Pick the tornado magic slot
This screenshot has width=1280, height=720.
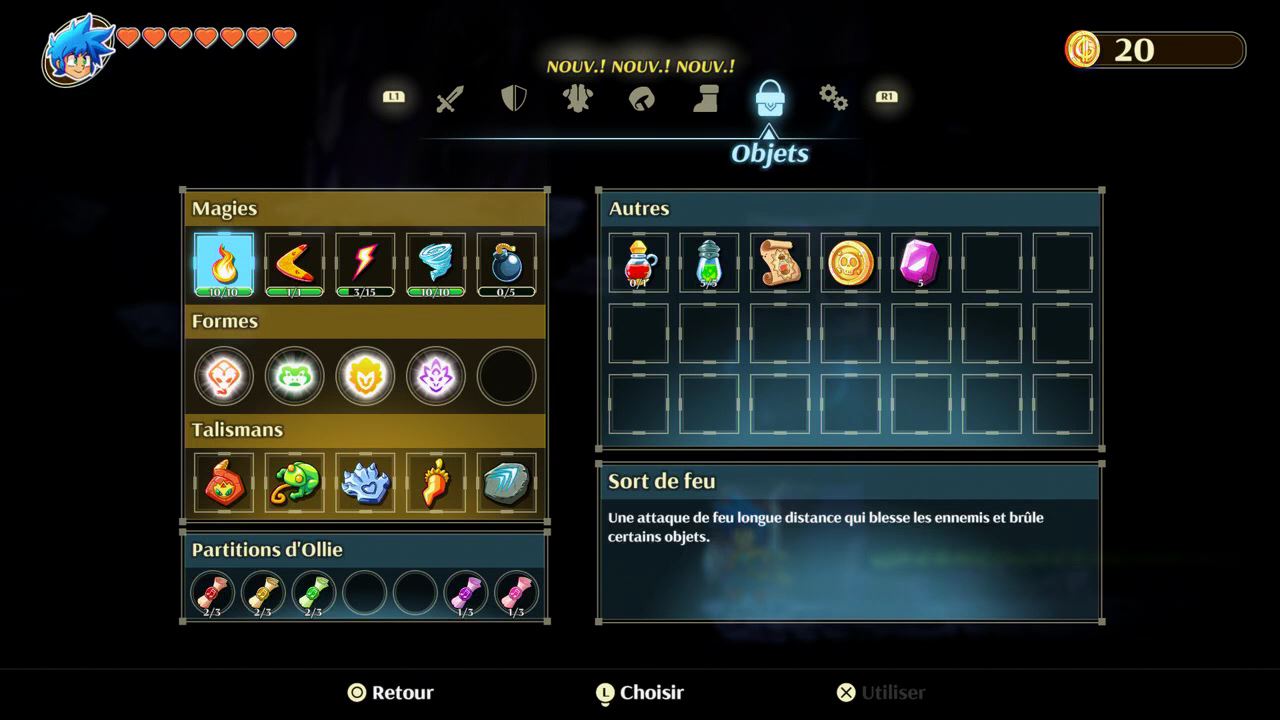pos(436,263)
